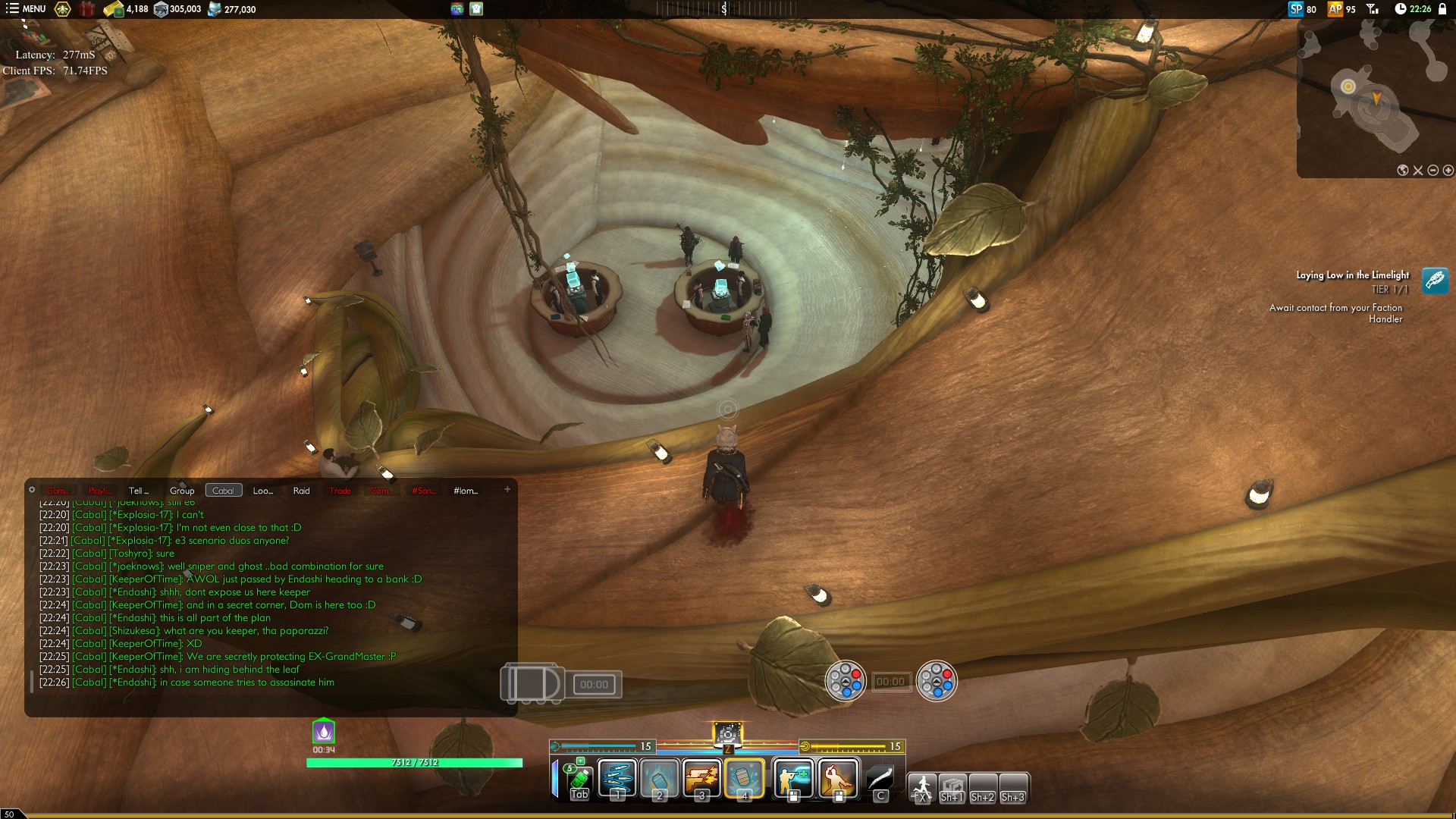The height and width of the screenshot is (819, 1456).
Task: Switch to the Group chat tab
Action: pos(182,491)
